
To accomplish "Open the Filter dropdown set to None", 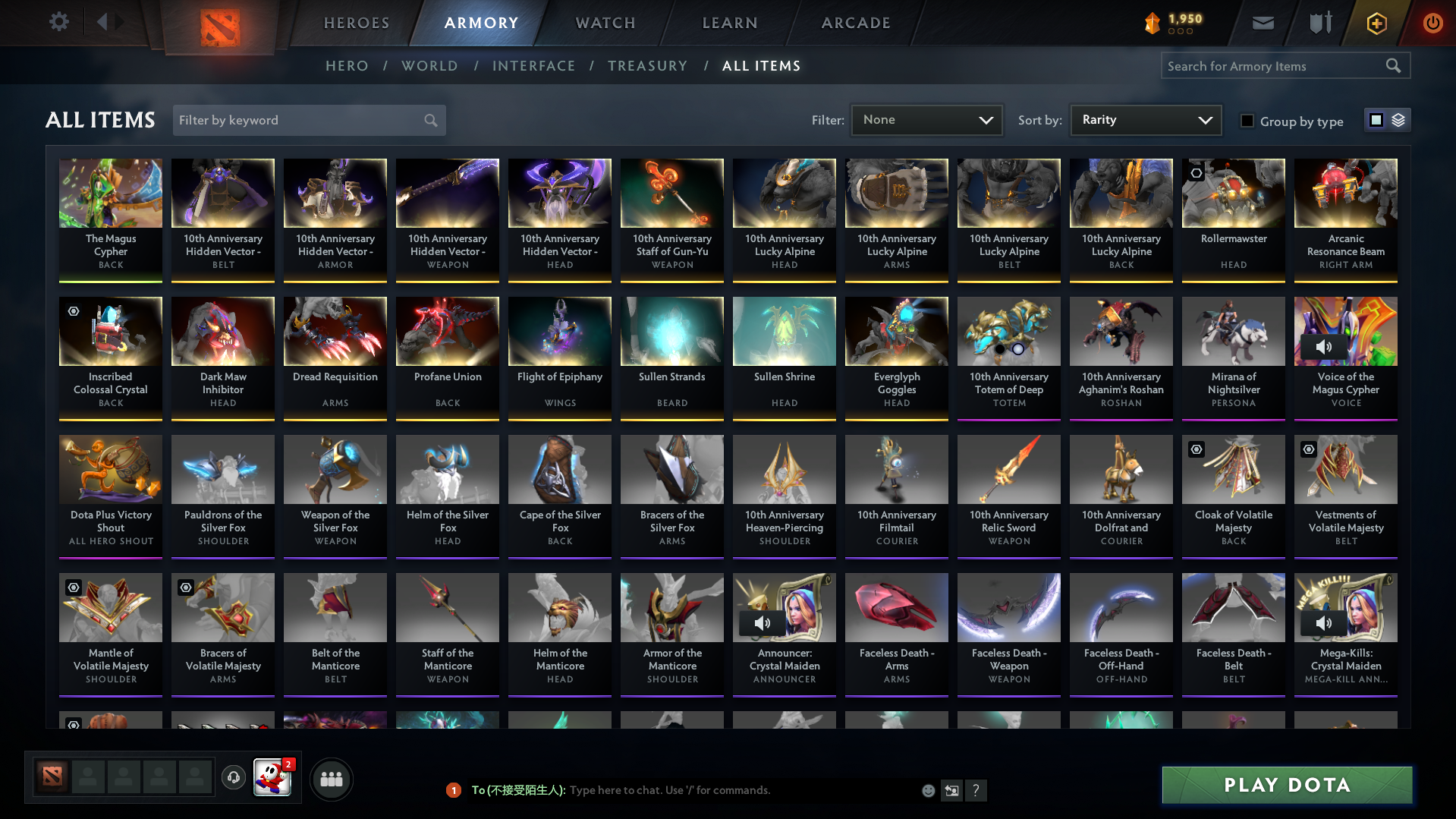I will pyautogui.click(x=926, y=120).
